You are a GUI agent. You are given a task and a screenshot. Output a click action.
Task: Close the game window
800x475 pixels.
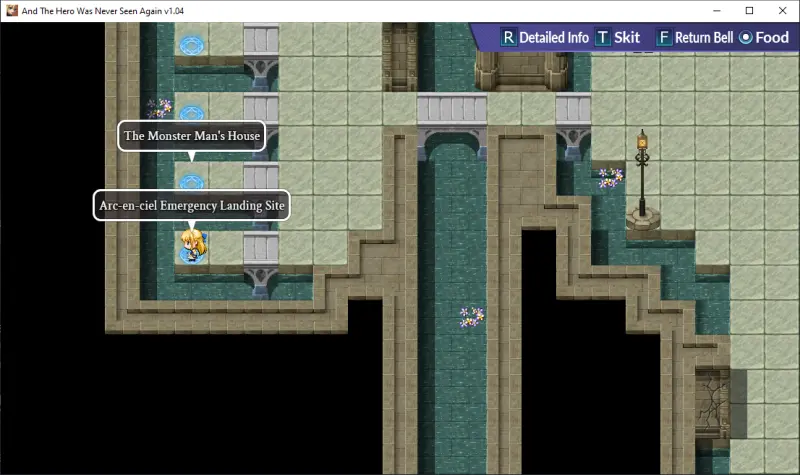(x=778, y=10)
